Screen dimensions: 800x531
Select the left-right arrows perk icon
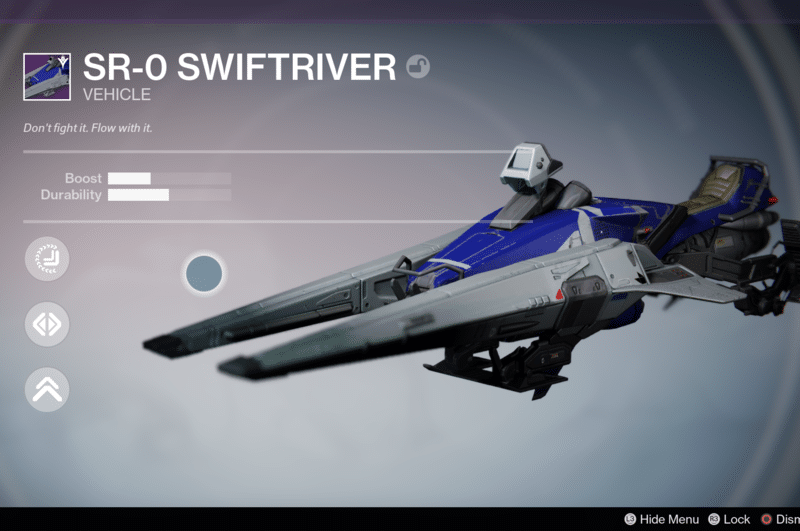47,325
